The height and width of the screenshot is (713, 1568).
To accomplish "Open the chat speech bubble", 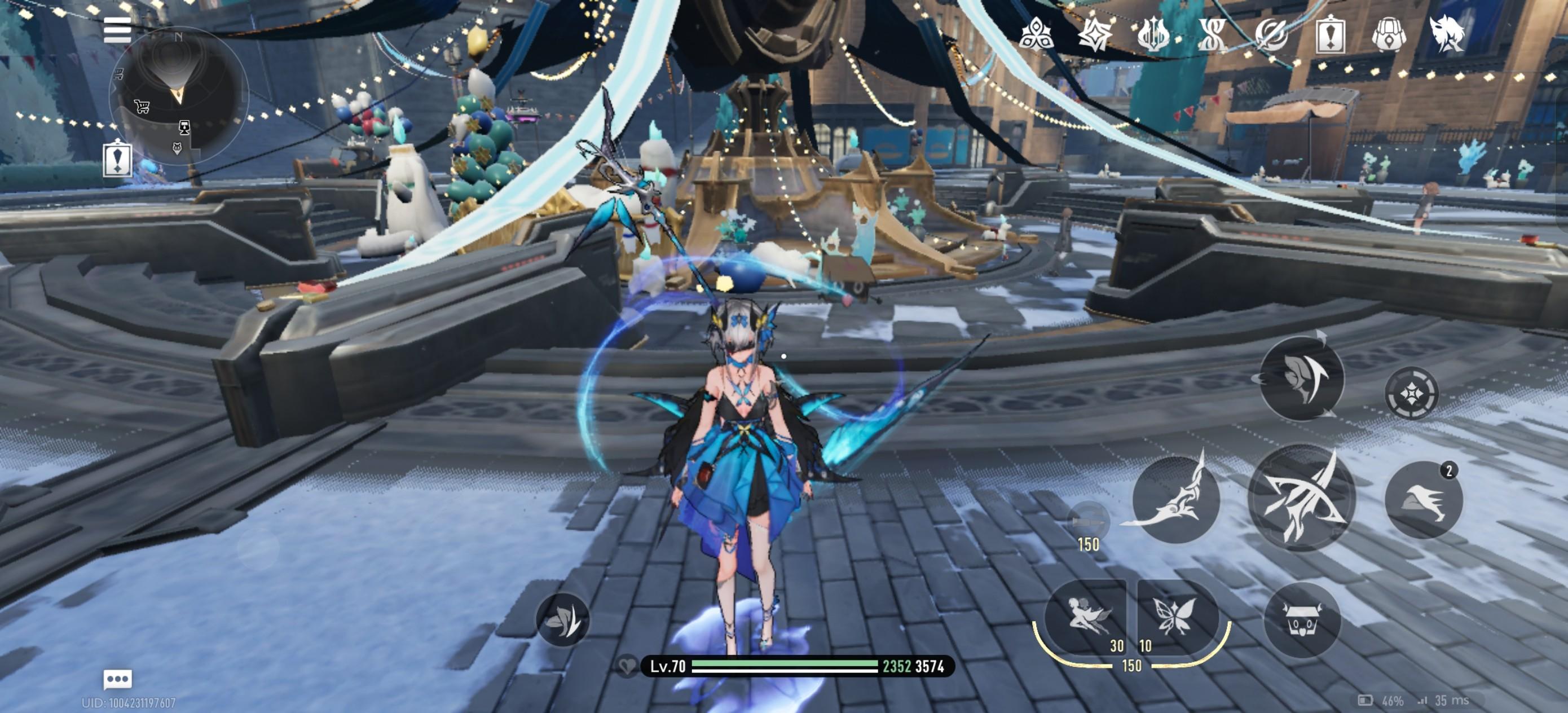I will point(117,678).
